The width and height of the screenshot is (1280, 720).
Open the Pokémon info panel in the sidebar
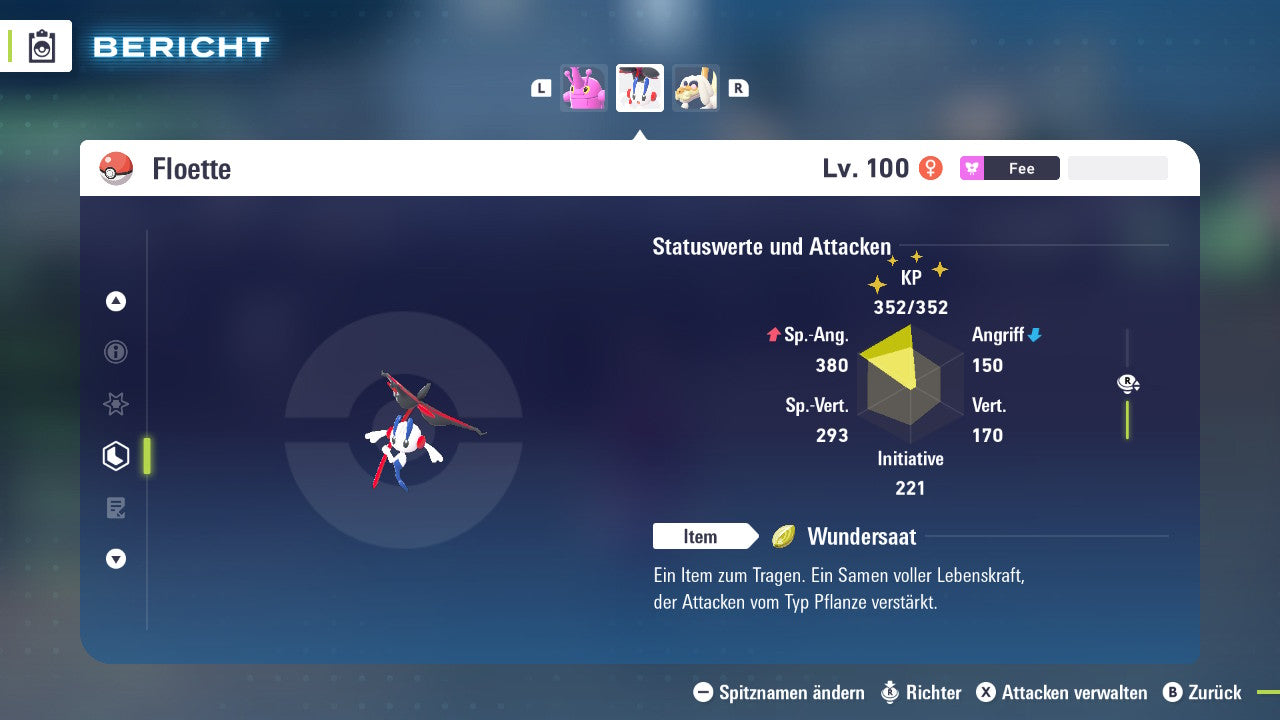(x=115, y=352)
